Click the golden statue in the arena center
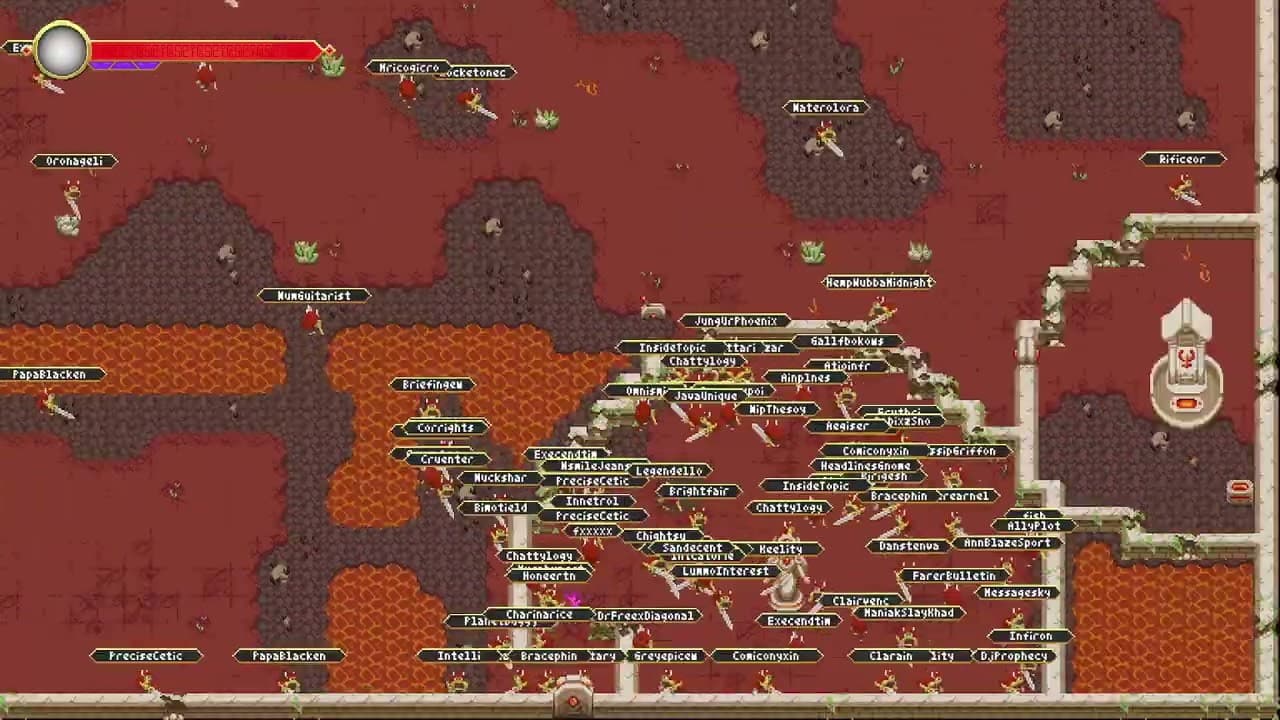 786,578
